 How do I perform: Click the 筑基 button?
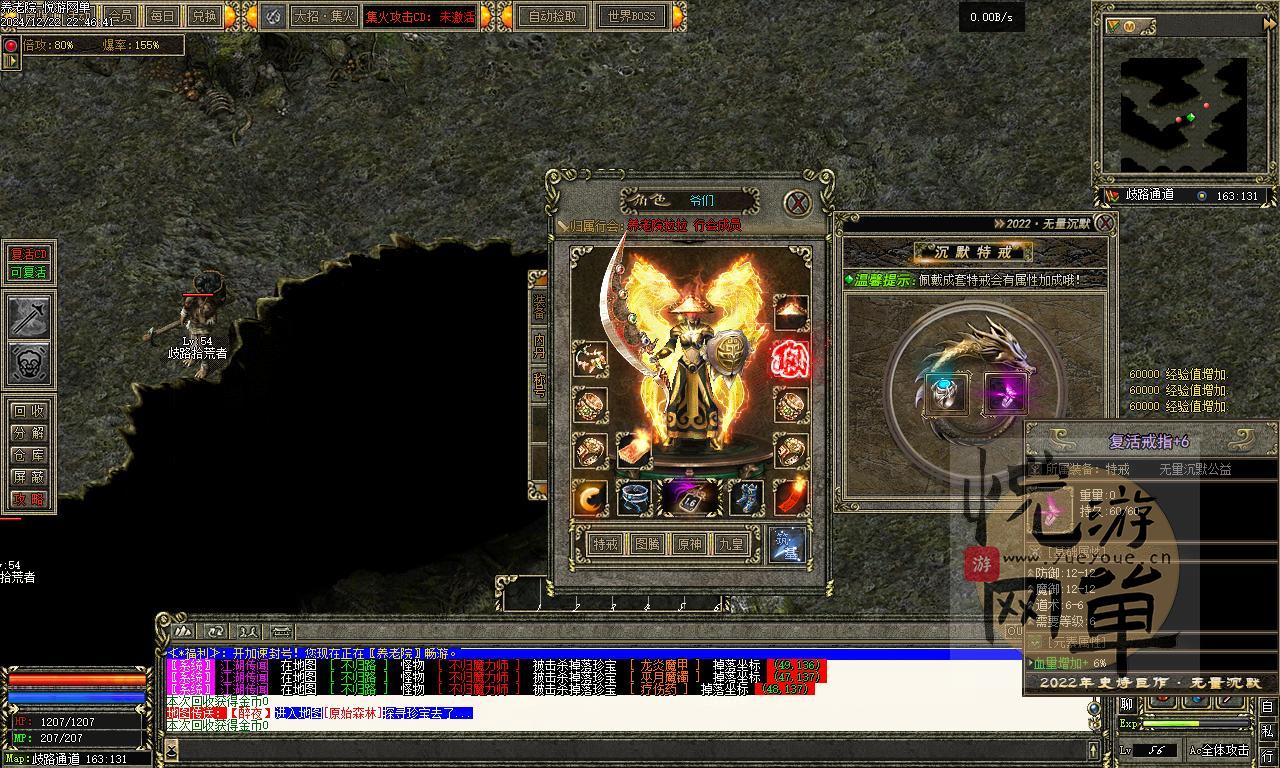pos(786,544)
